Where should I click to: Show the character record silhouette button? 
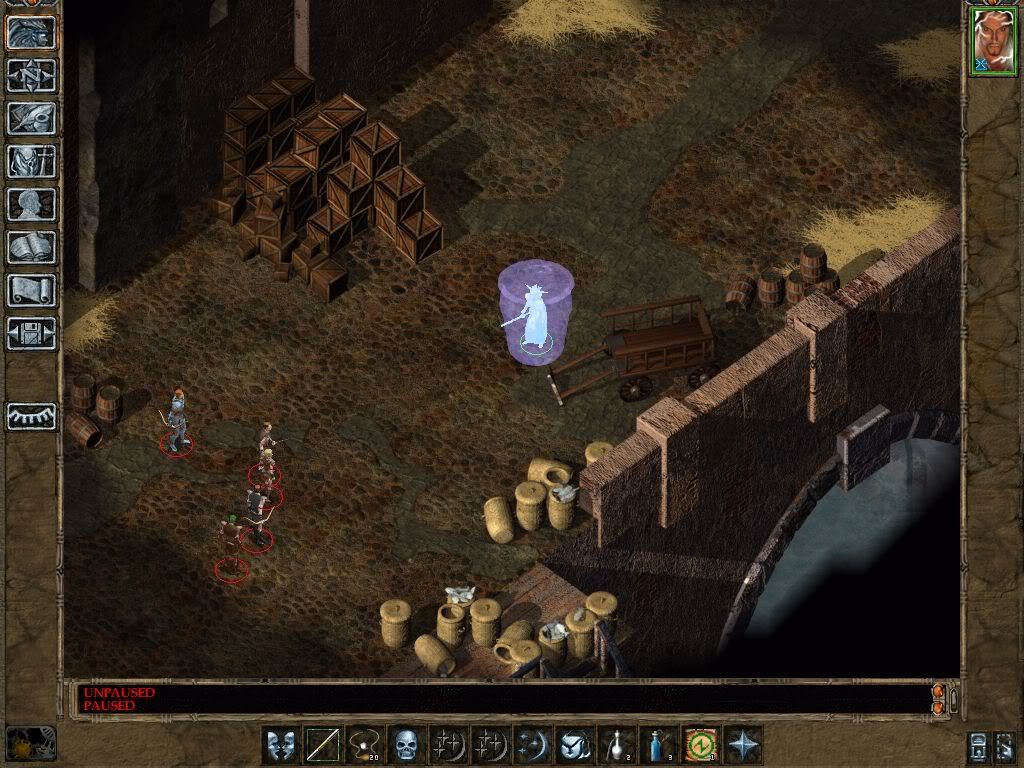(31, 204)
